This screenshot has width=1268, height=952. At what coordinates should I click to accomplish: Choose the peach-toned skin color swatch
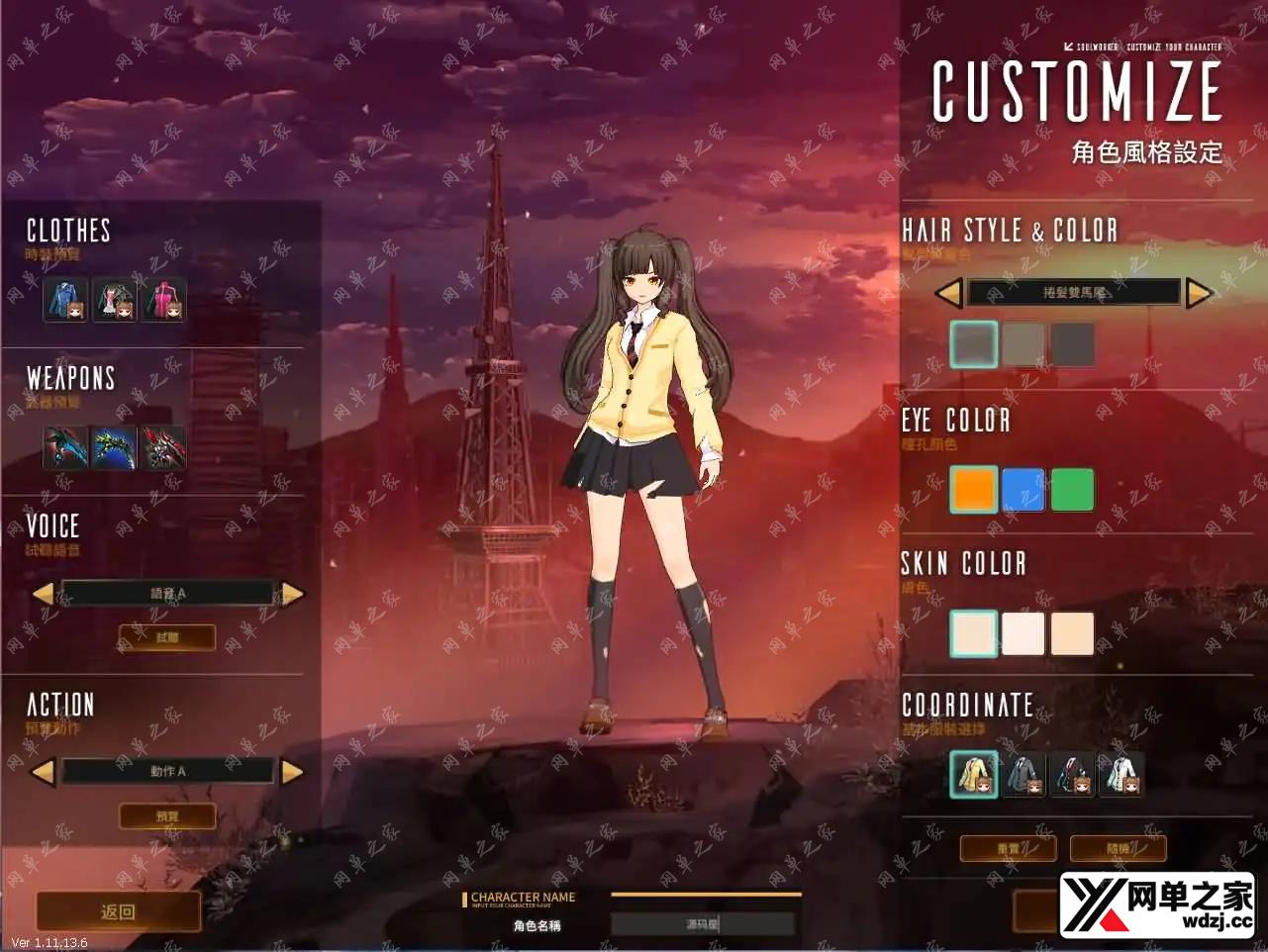click(1072, 633)
